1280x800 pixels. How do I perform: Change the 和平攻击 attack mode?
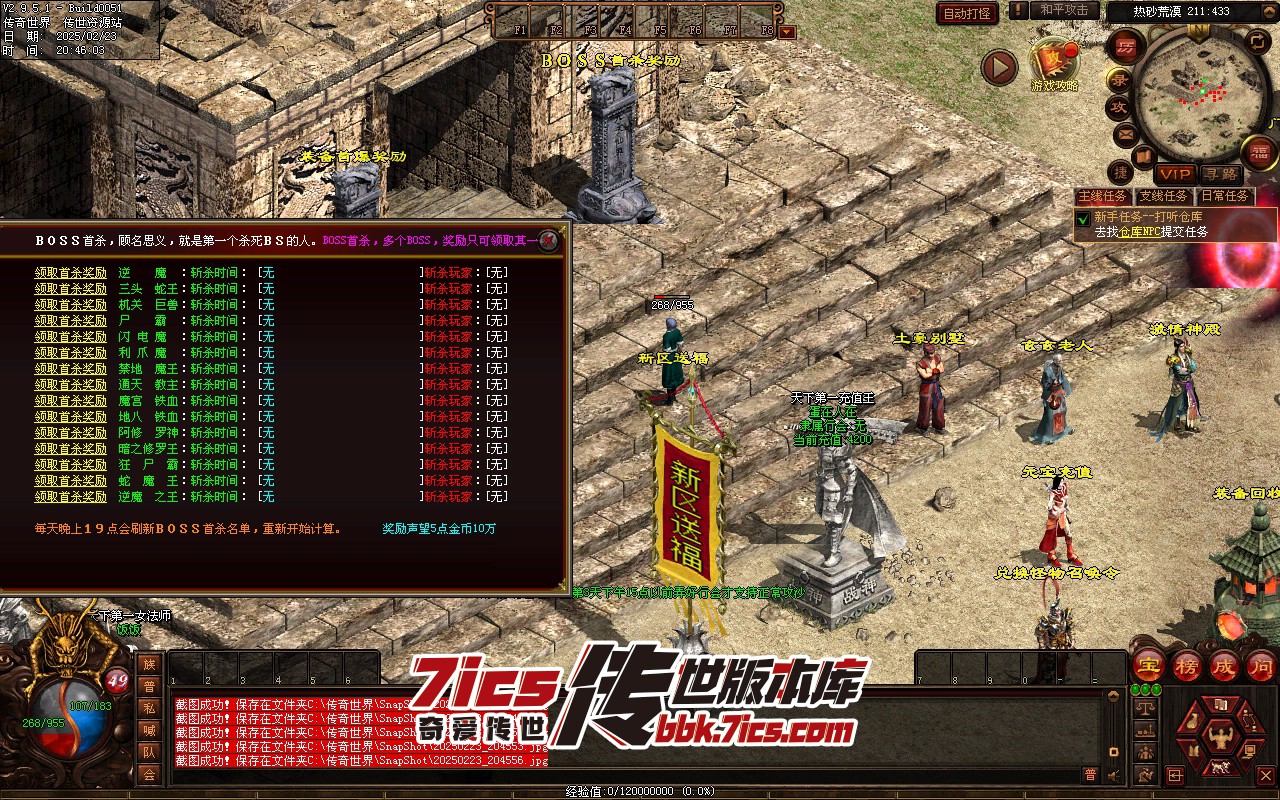(1063, 10)
